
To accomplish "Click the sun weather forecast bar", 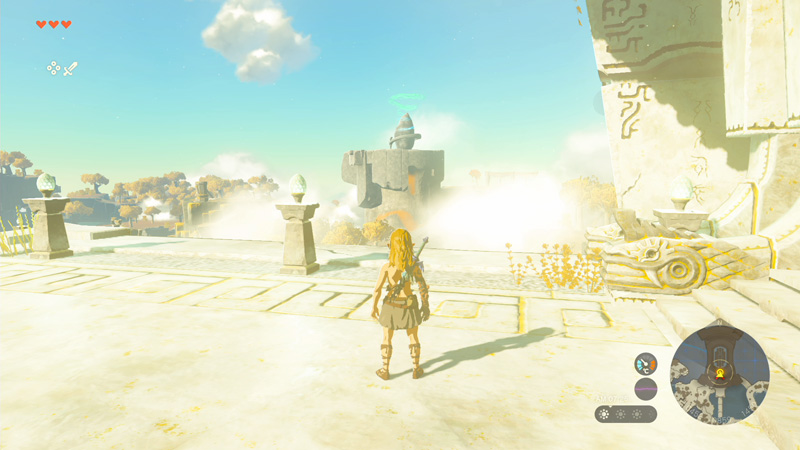I will pyautogui.click(x=626, y=414).
